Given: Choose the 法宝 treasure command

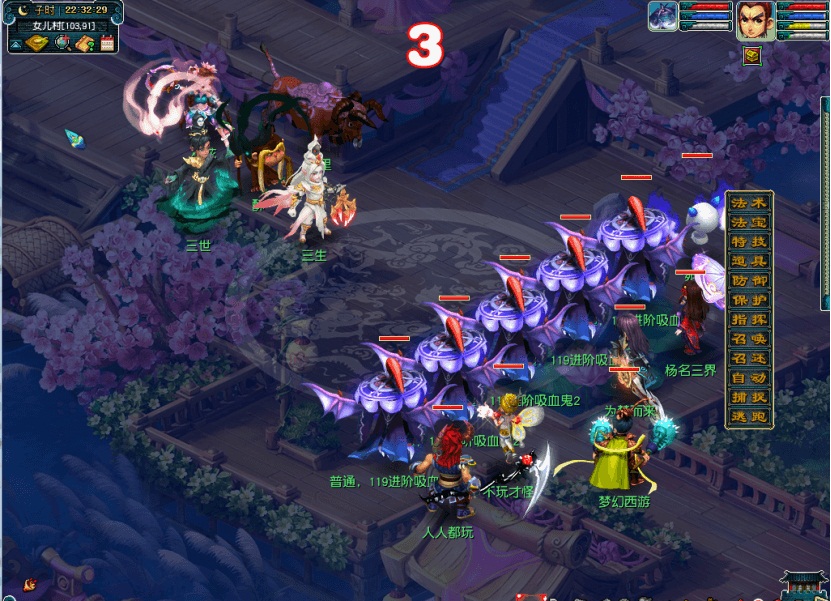Looking at the screenshot, I should click(x=751, y=223).
